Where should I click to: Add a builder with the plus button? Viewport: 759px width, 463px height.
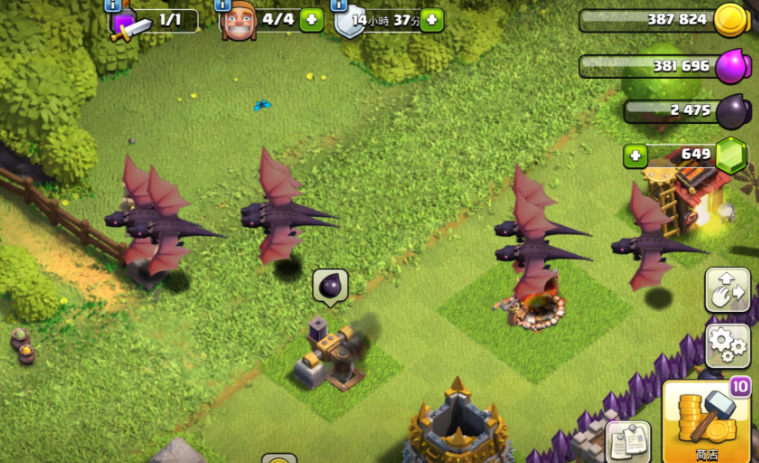pyautogui.click(x=311, y=20)
